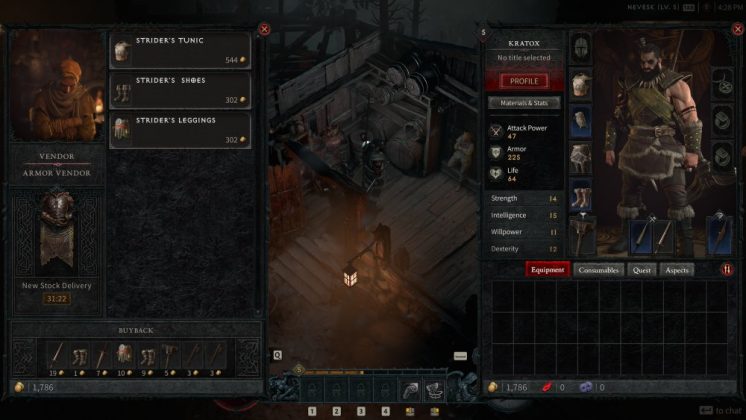The height and width of the screenshot is (420, 746).
Task: Click the red sort inventory button
Action: 727,270
